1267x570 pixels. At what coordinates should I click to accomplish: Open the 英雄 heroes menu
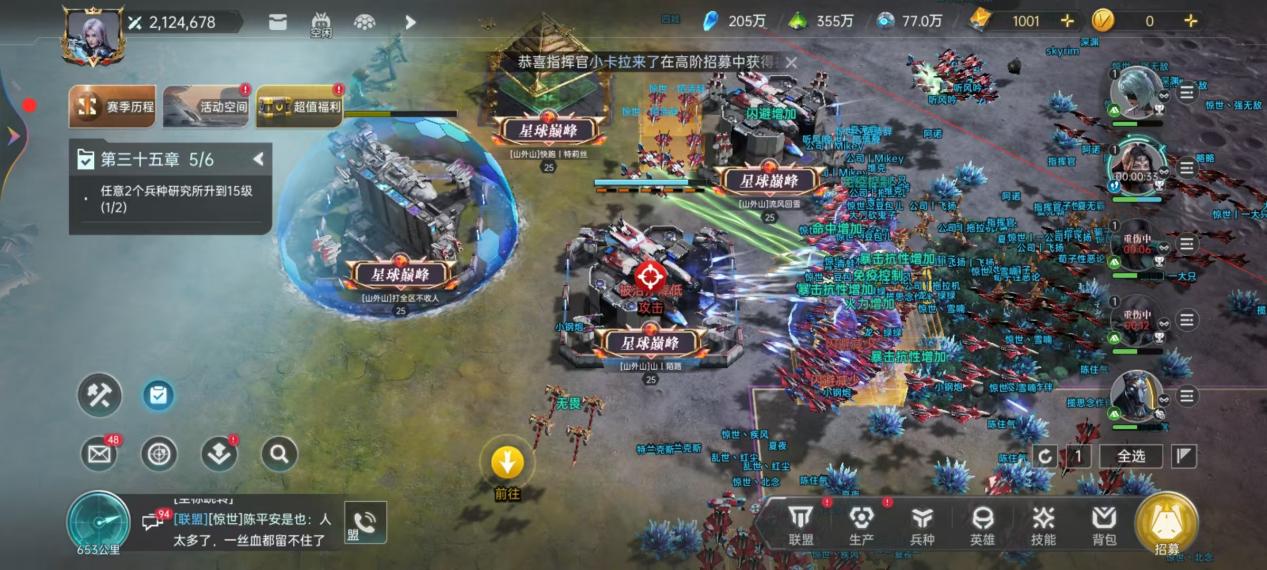pos(983,524)
